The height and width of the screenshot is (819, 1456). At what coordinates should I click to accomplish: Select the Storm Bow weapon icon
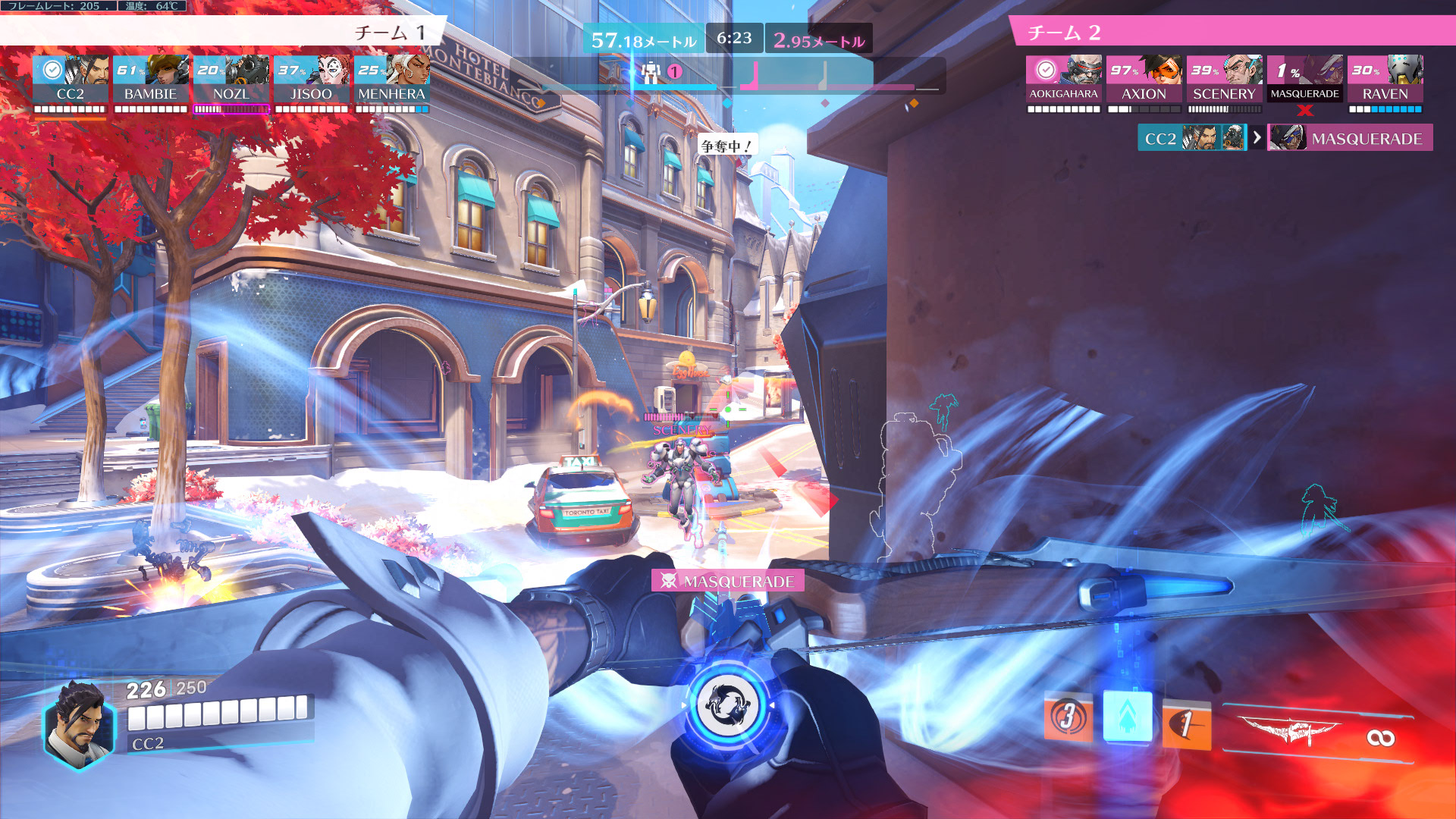(1289, 732)
